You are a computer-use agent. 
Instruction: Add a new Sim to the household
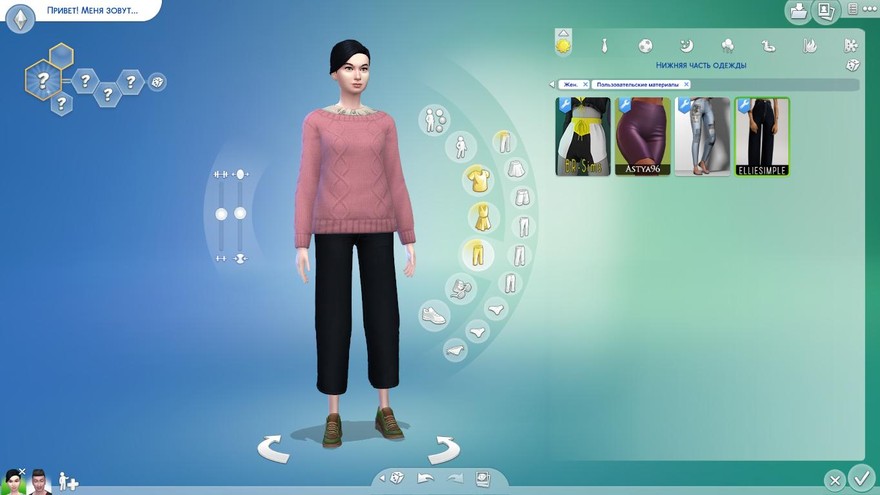[x=69, y=481]
